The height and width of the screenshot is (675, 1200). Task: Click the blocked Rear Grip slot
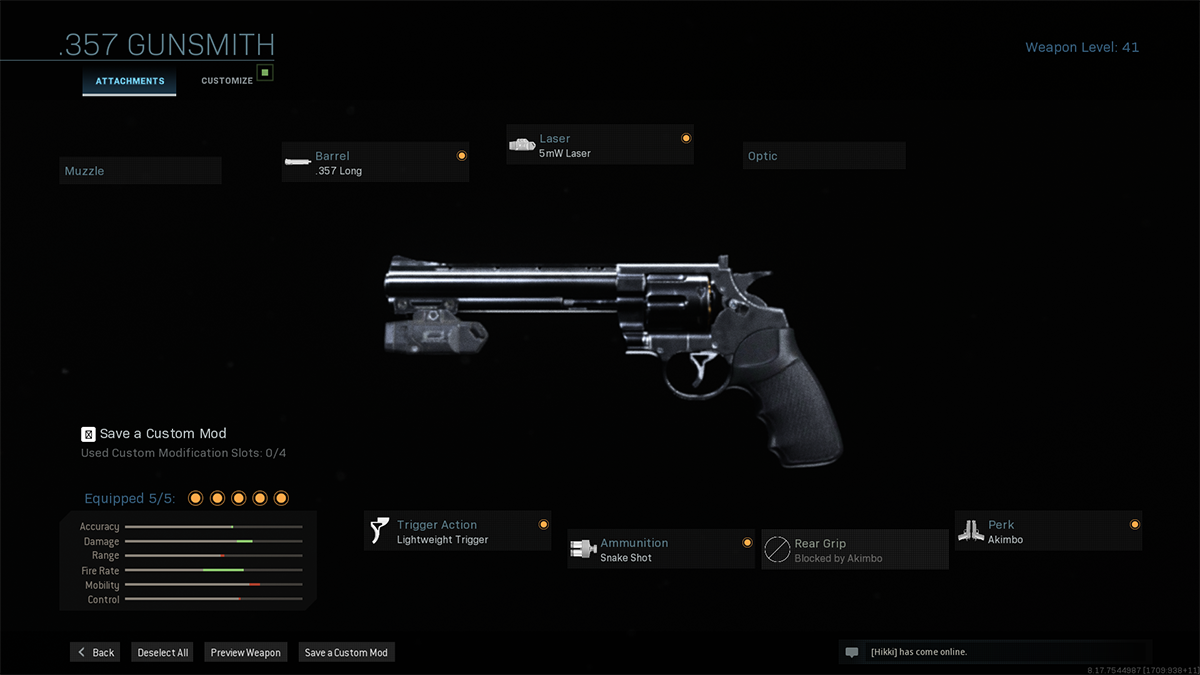pos(855,550)
